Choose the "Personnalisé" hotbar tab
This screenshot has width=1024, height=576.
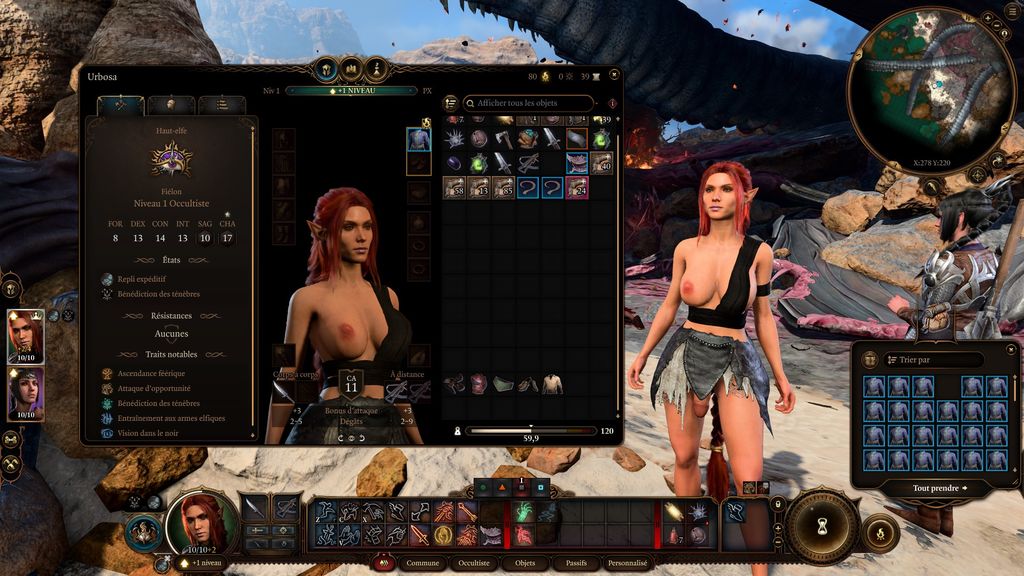pos(628,563)
